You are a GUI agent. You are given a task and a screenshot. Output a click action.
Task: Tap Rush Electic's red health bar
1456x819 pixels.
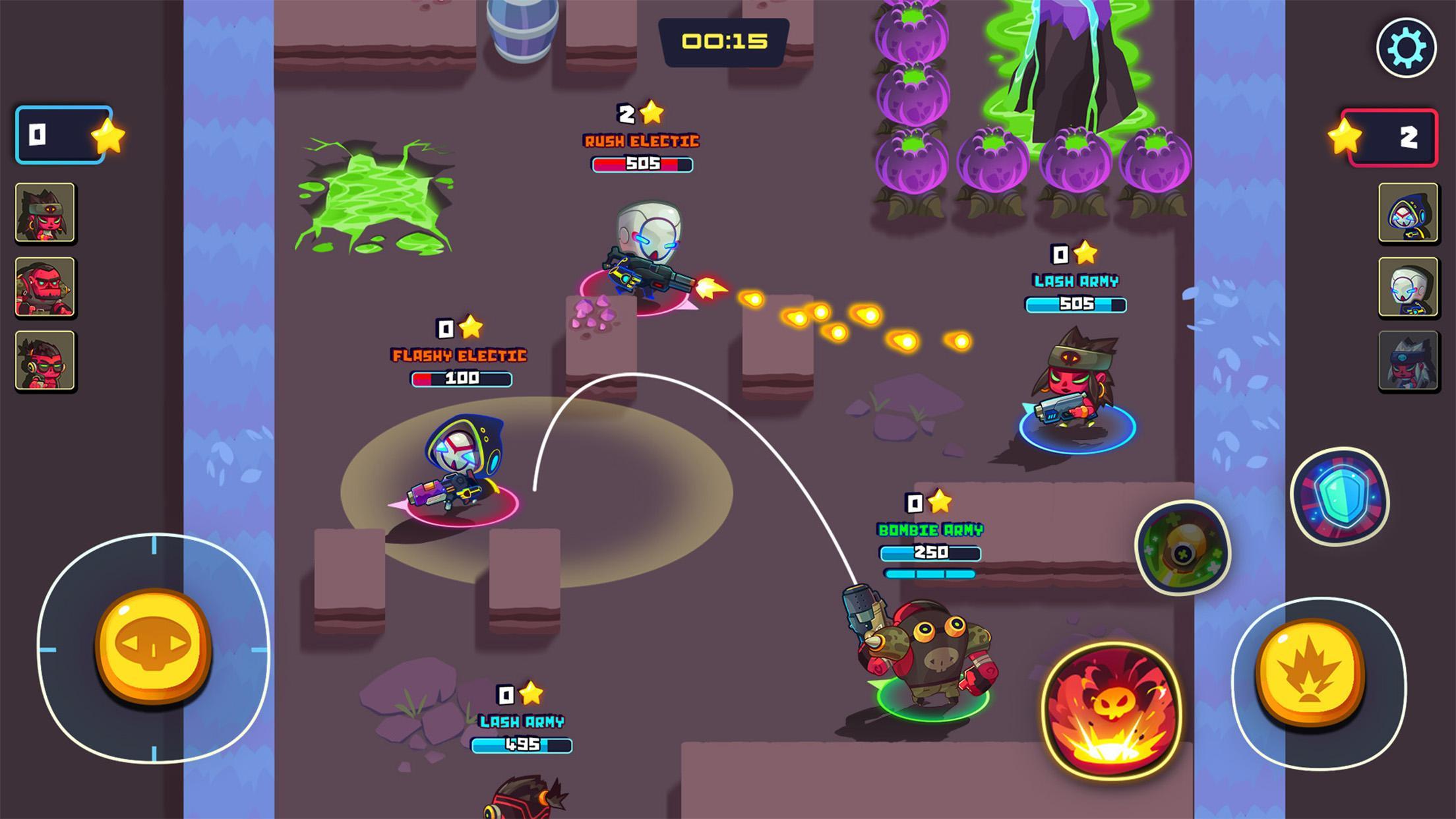pos(641,164)
